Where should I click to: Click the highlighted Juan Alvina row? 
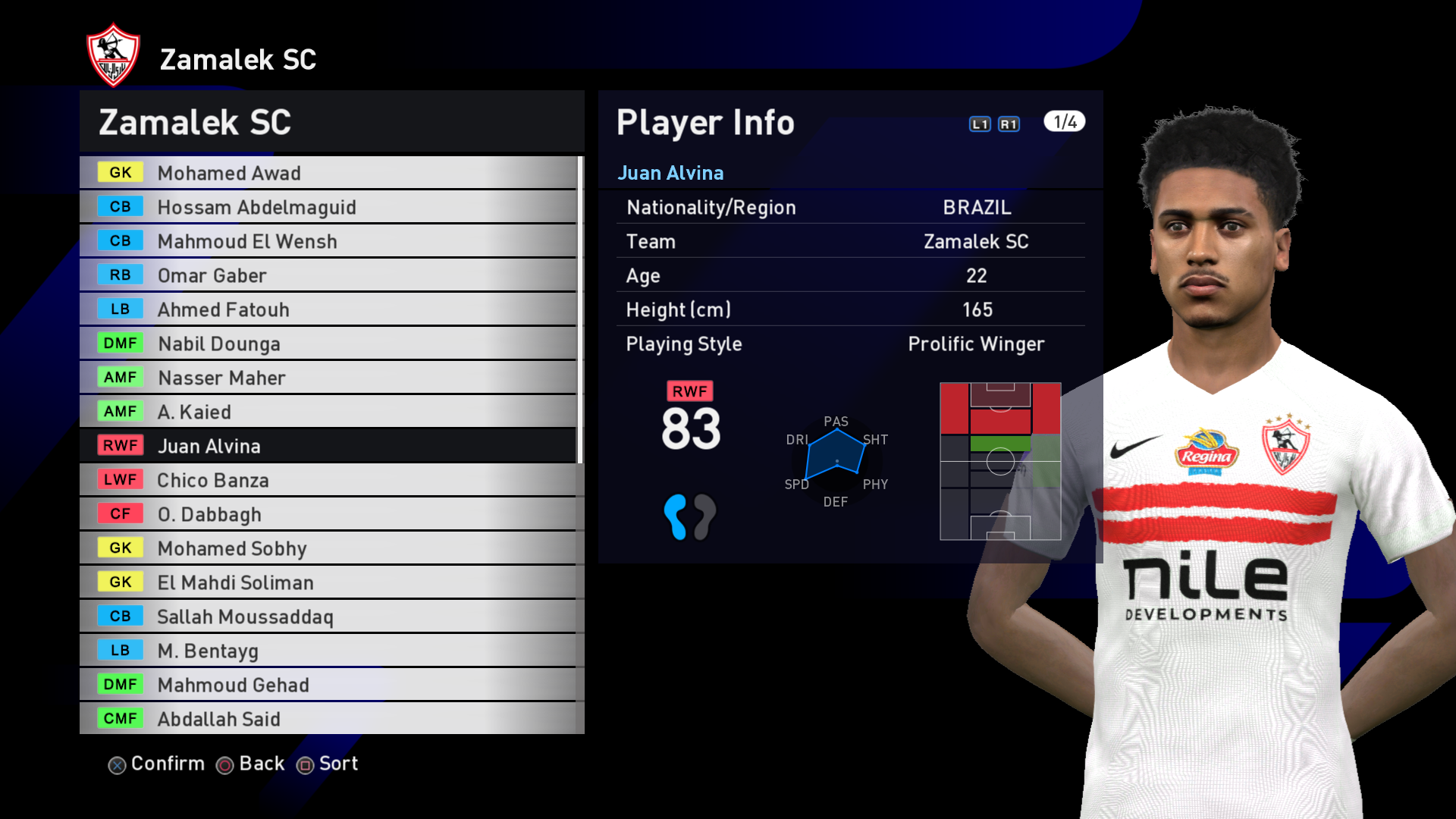tap(328, 446)
